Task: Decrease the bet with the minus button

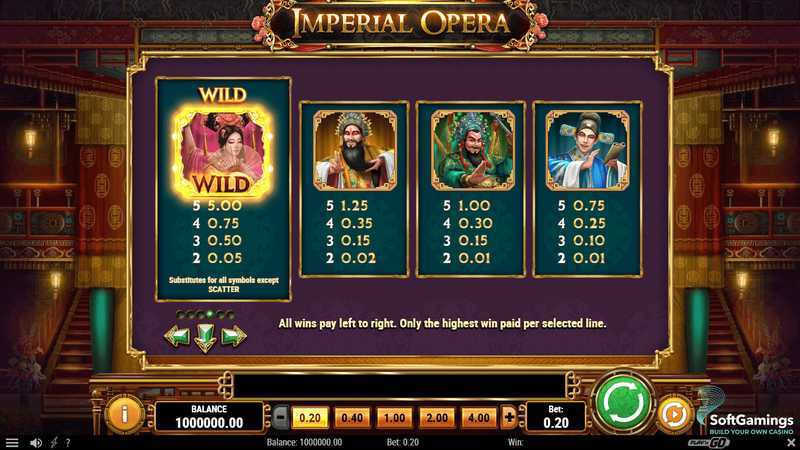Action: 281,416
